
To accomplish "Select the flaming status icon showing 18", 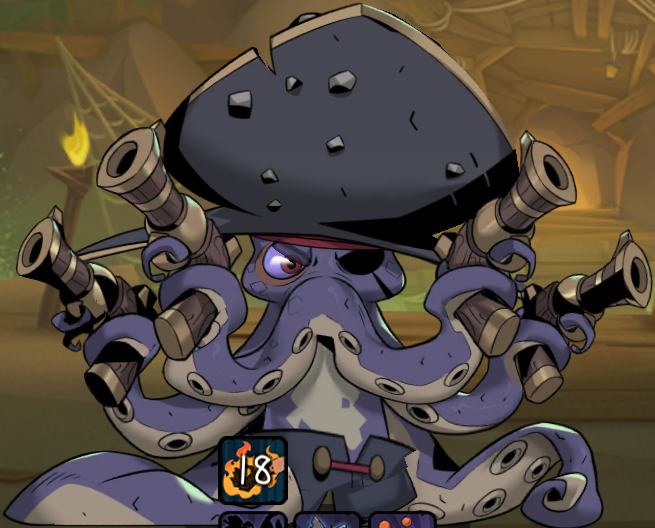I will (253, 469).
